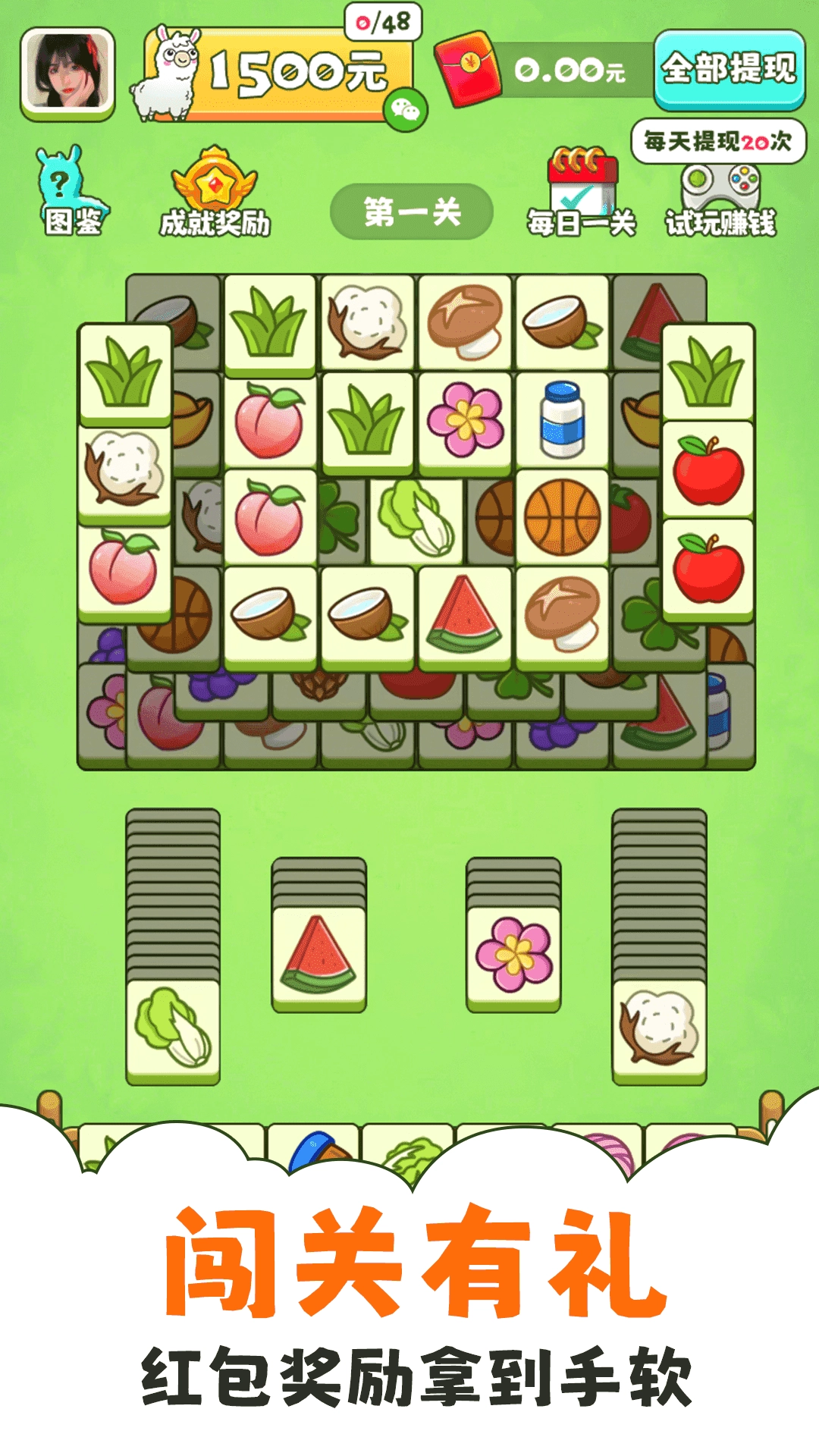Image resolution: width=819 pixels, height=1456 pixels.
Task: Pick the cabbage tile on the board
Action: [x=416, y=517]
